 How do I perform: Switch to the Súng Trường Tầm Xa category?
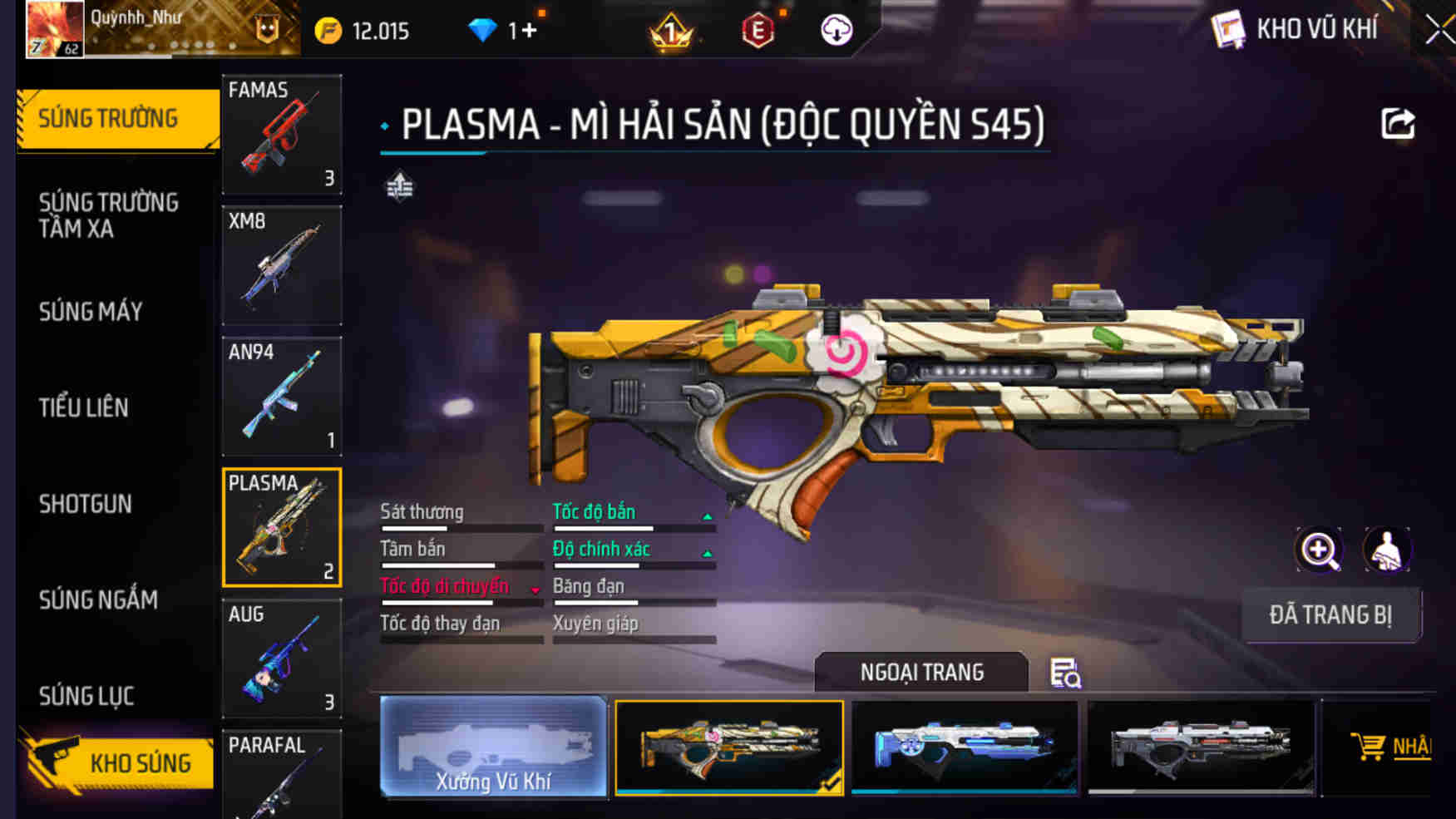(108, 215)
